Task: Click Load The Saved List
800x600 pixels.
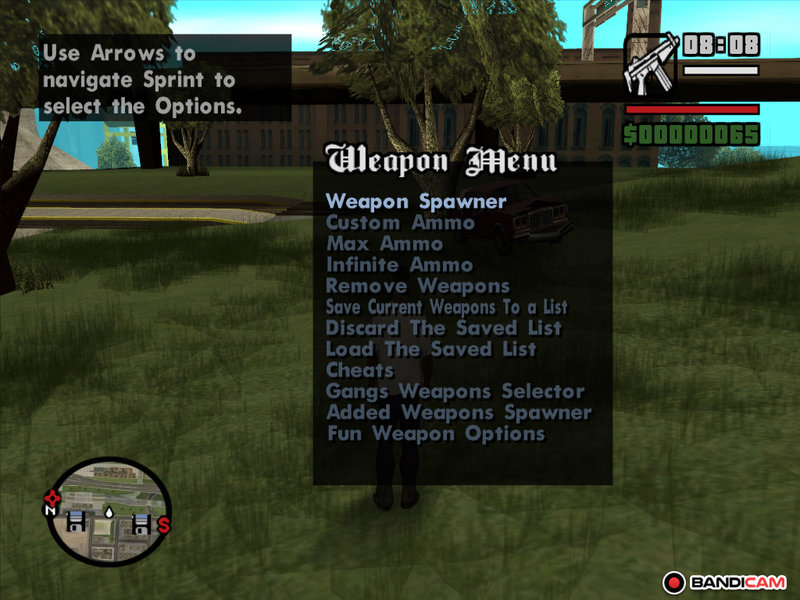Action: [431, 349]
